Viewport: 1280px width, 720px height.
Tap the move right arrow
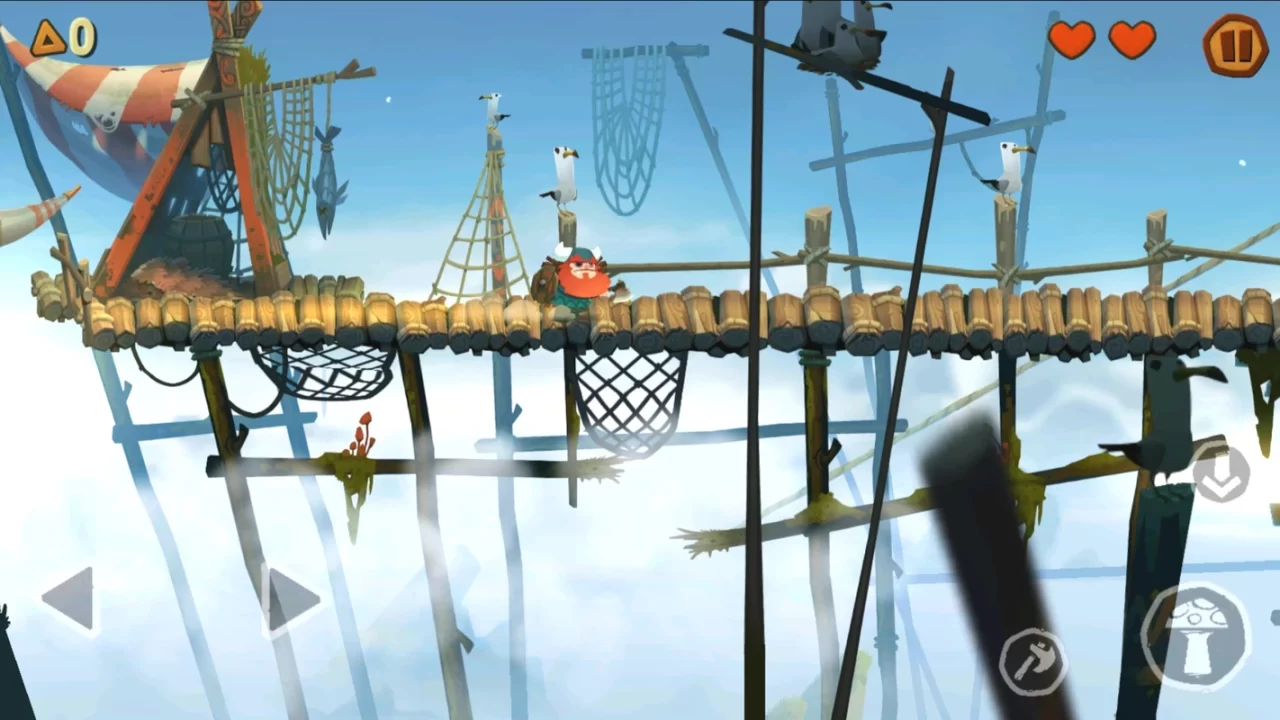coord(292,600)
